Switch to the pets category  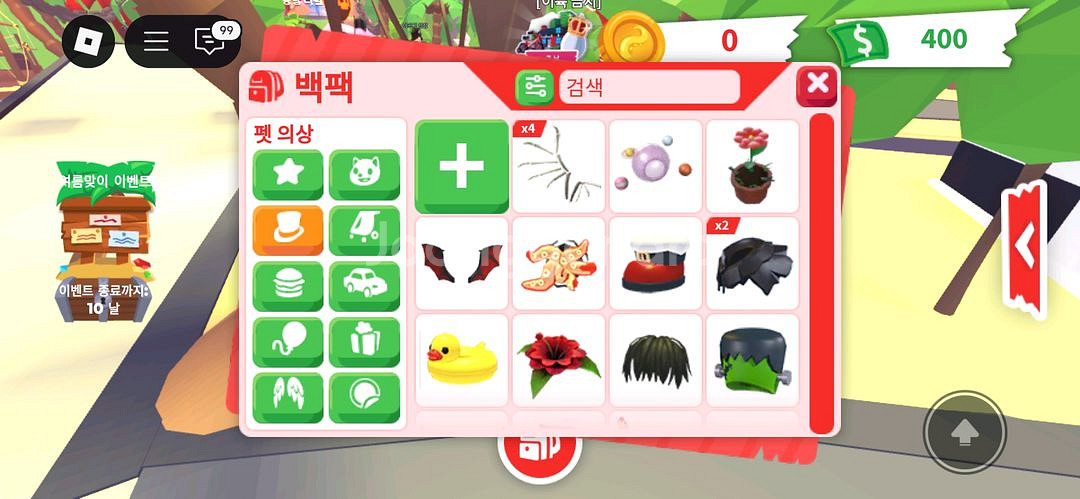[364, 175]
